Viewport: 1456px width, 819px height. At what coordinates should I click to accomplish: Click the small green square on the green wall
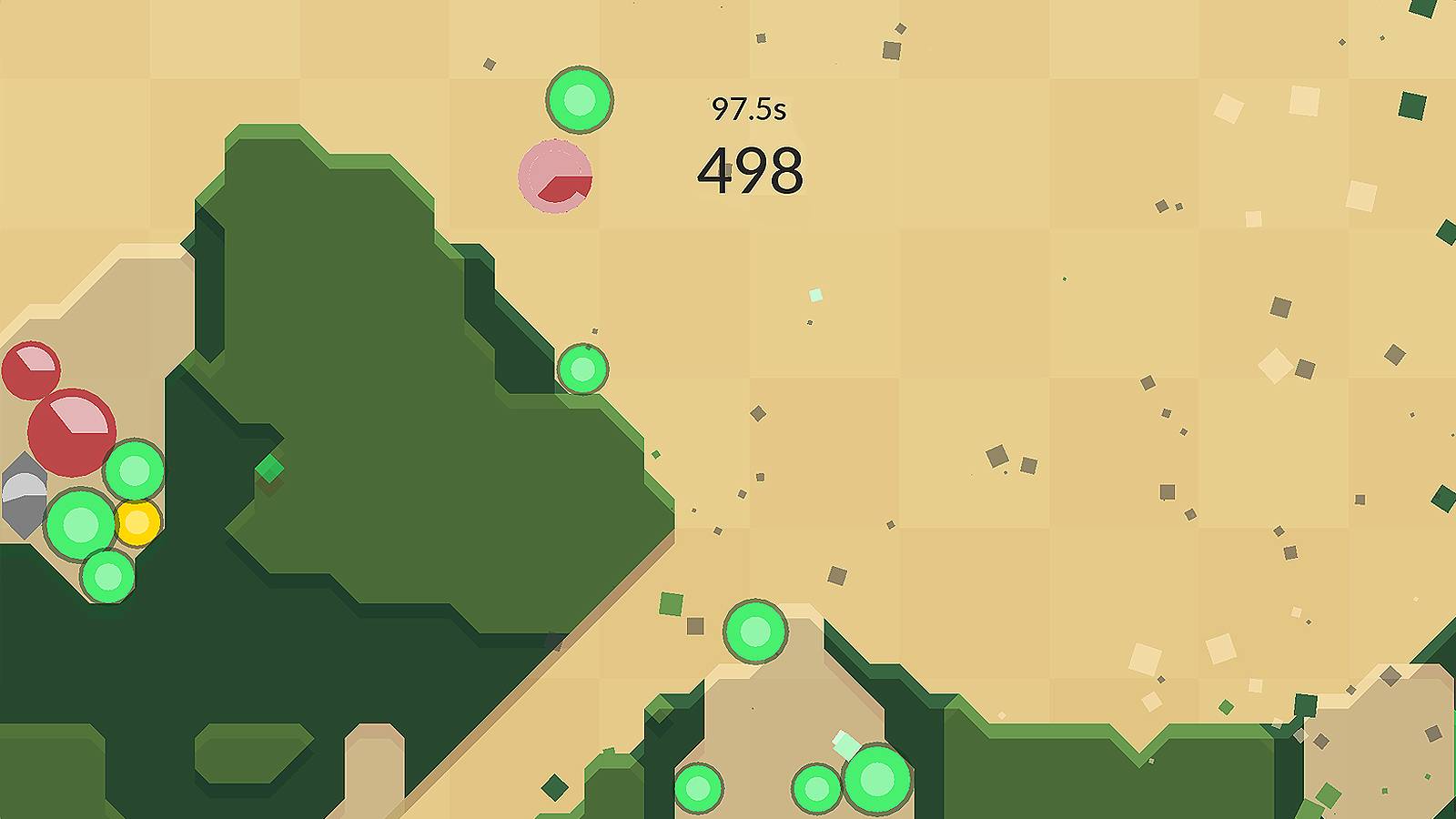click(270, 467)
